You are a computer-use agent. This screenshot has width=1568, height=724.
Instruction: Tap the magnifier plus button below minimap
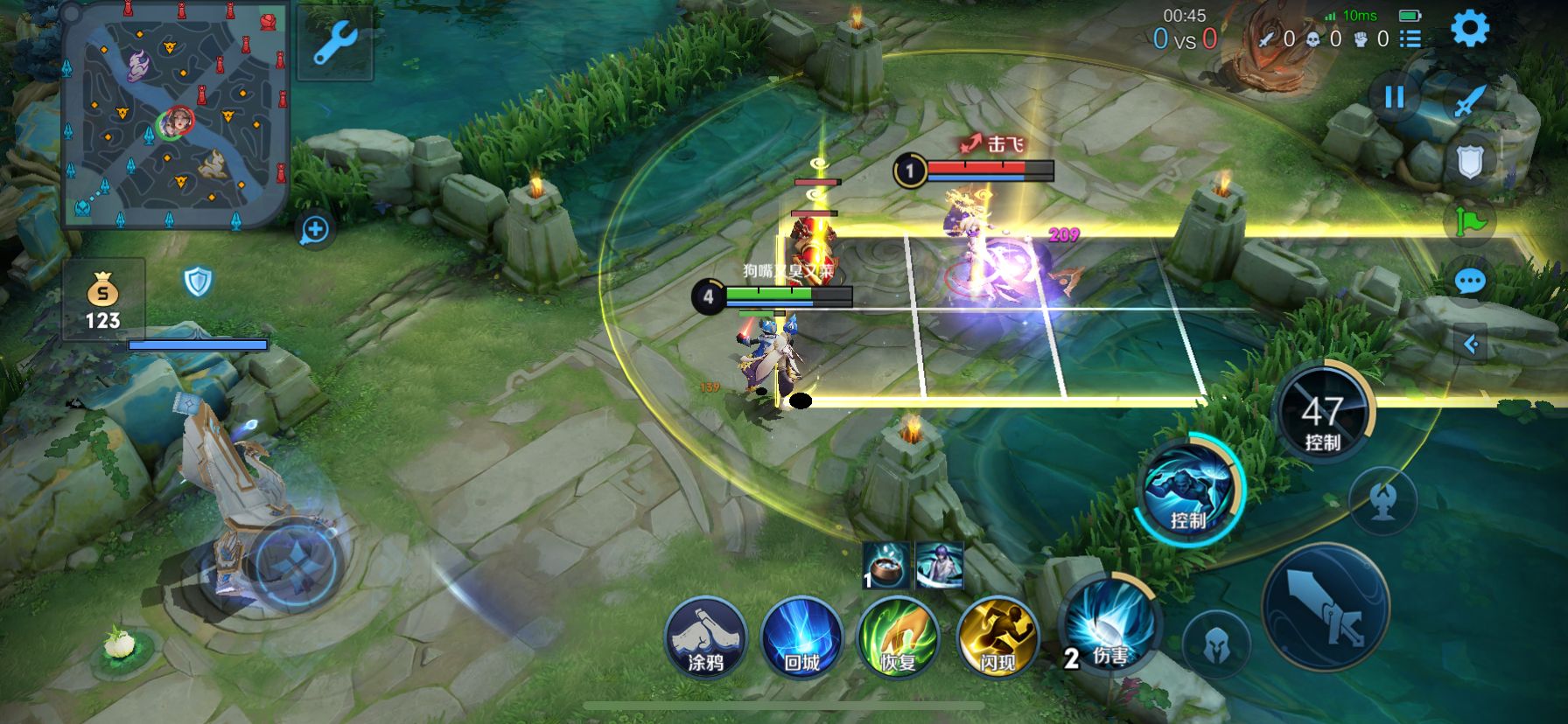coord(314,230)
